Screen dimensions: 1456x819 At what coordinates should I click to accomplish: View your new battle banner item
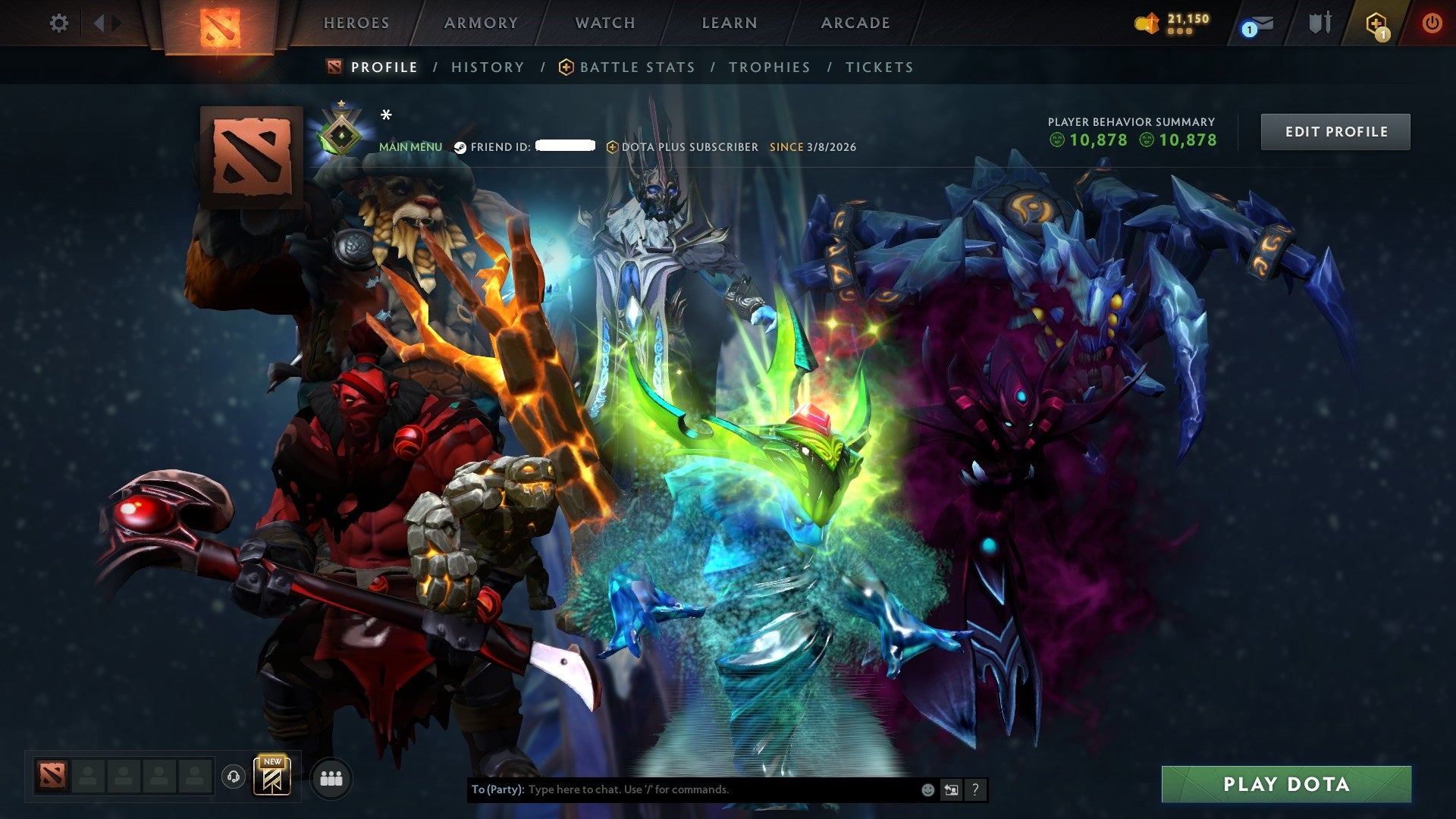[273, 777]
